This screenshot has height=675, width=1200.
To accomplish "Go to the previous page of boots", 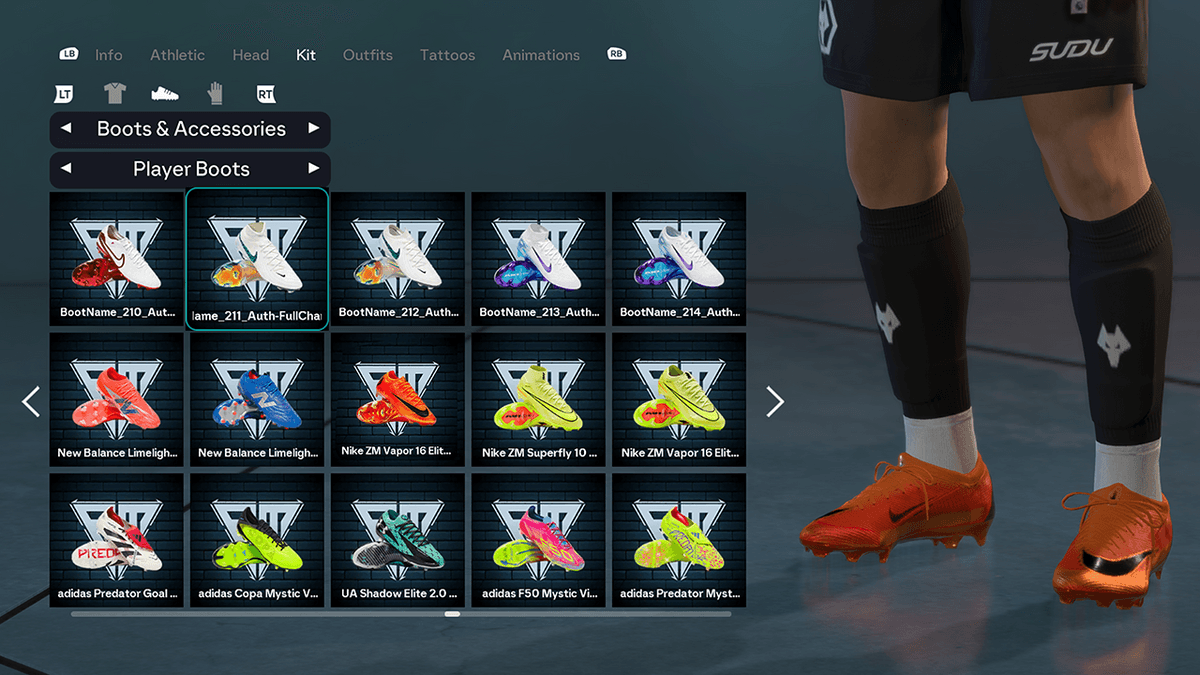I will 31,401.
